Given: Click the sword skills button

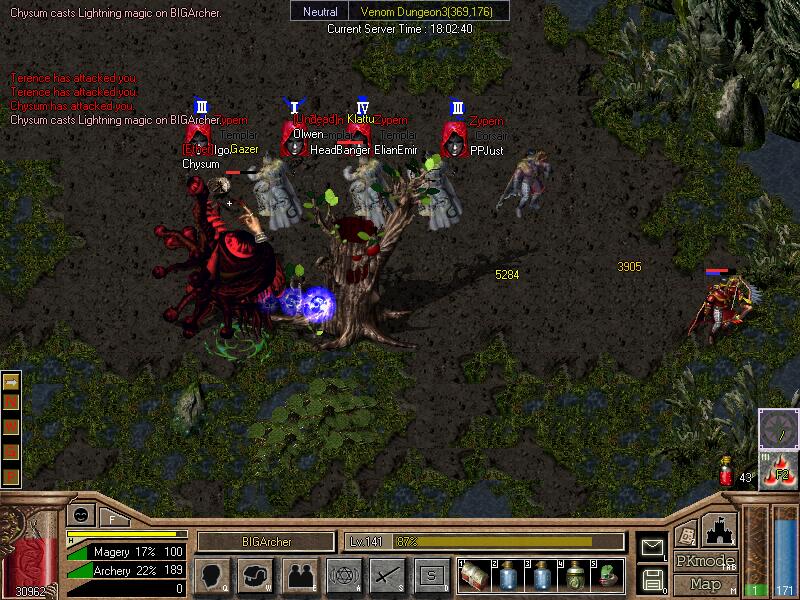Looking at the screenshot, I should [x=387, y=575].
